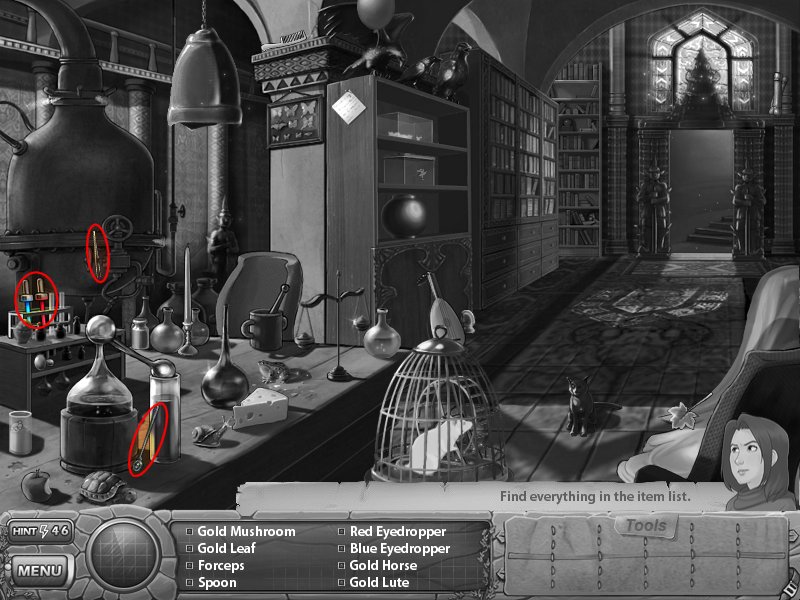Screen dimensions: 800x600
Task: Open the Tools panel tab
Action: tap(645, 526)
